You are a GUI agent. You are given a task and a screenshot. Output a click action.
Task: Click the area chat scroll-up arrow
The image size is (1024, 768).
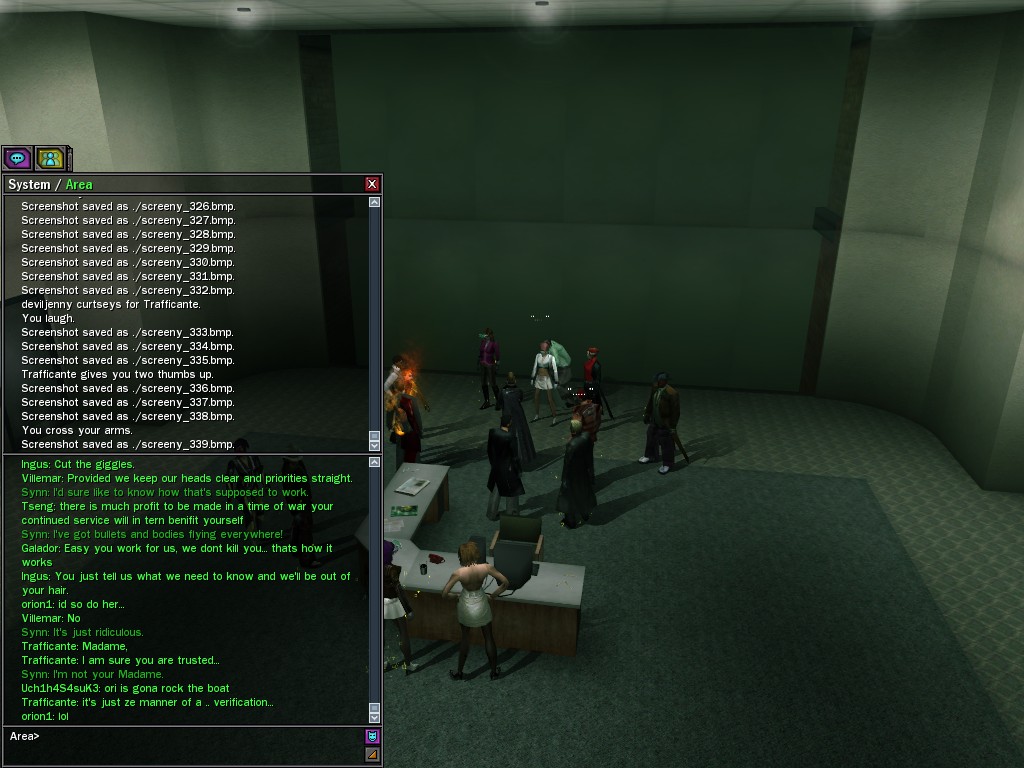(374, 462)
